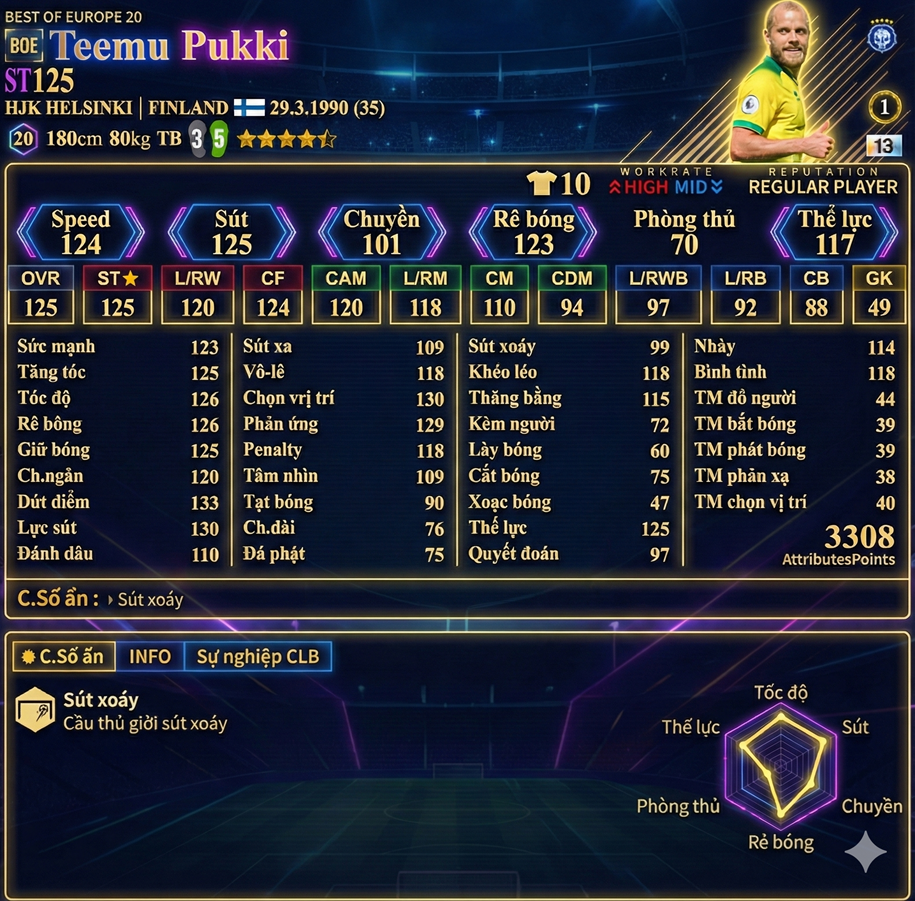
Task: Select the CF position rating box
Action: (x=272, y=294)
